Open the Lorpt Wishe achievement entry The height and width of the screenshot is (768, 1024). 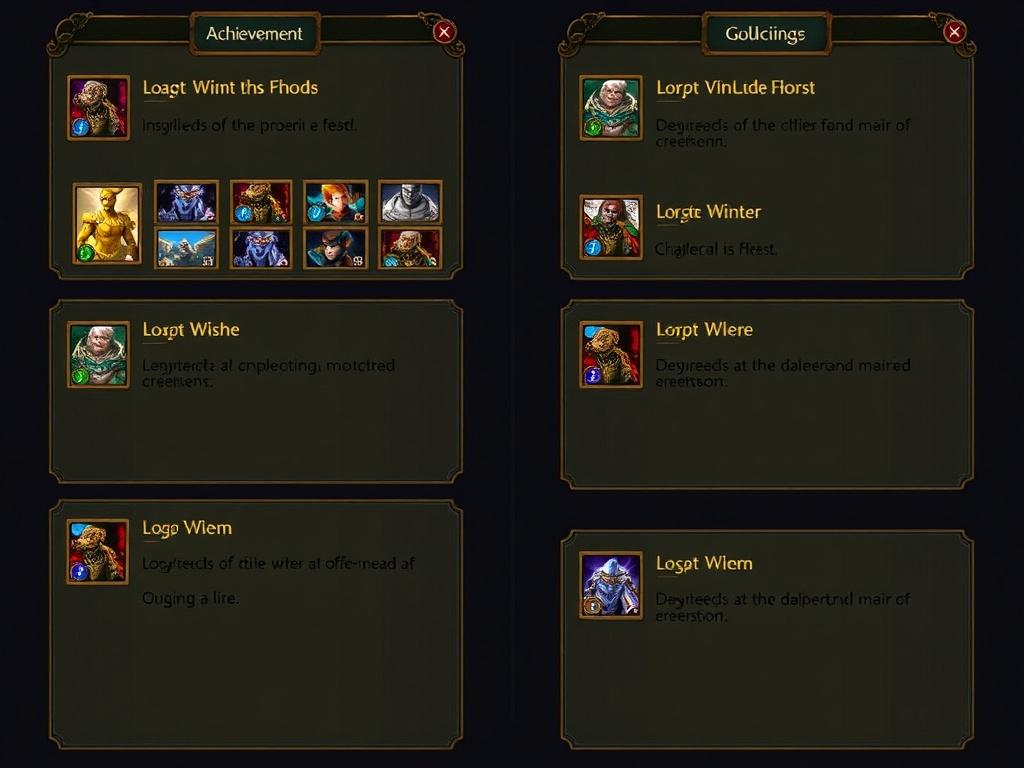(191, 330)
